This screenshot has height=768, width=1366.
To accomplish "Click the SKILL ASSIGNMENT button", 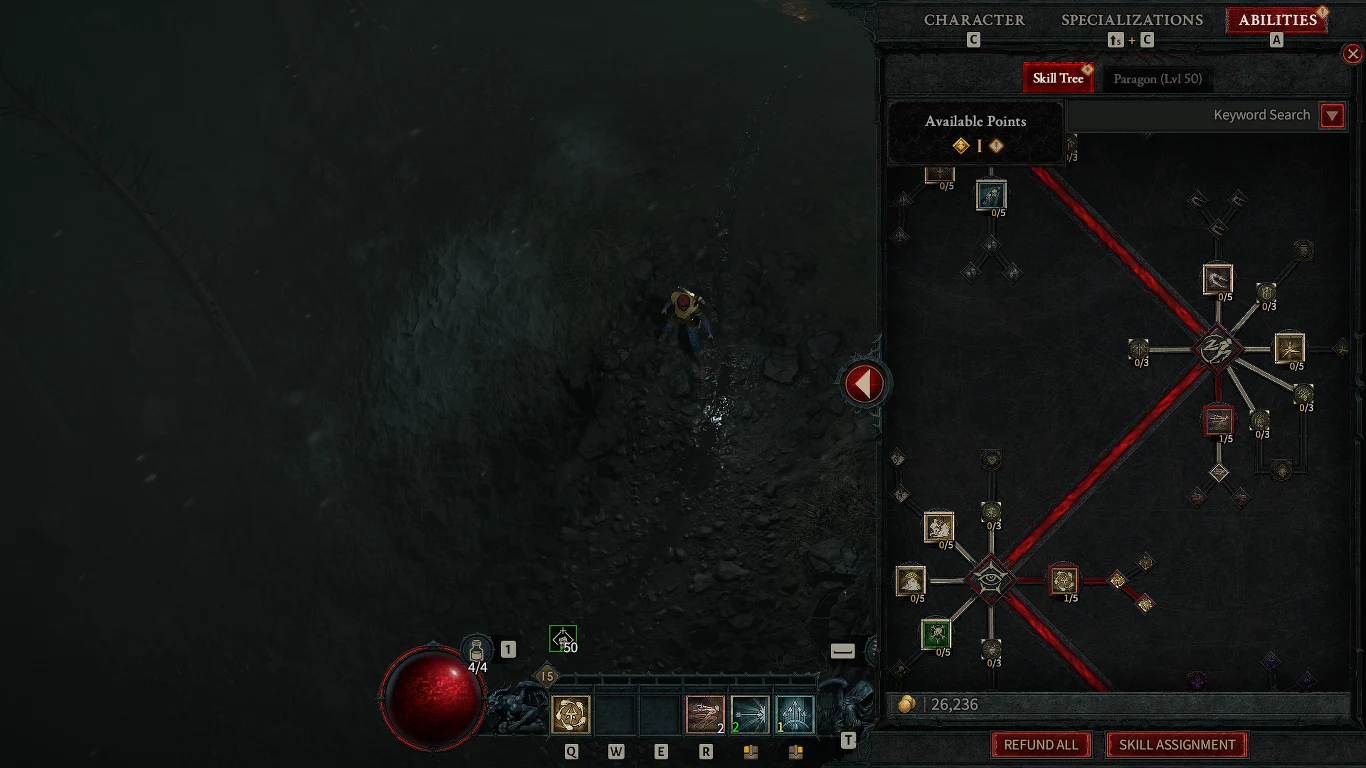I will (x=1176, y=745).
